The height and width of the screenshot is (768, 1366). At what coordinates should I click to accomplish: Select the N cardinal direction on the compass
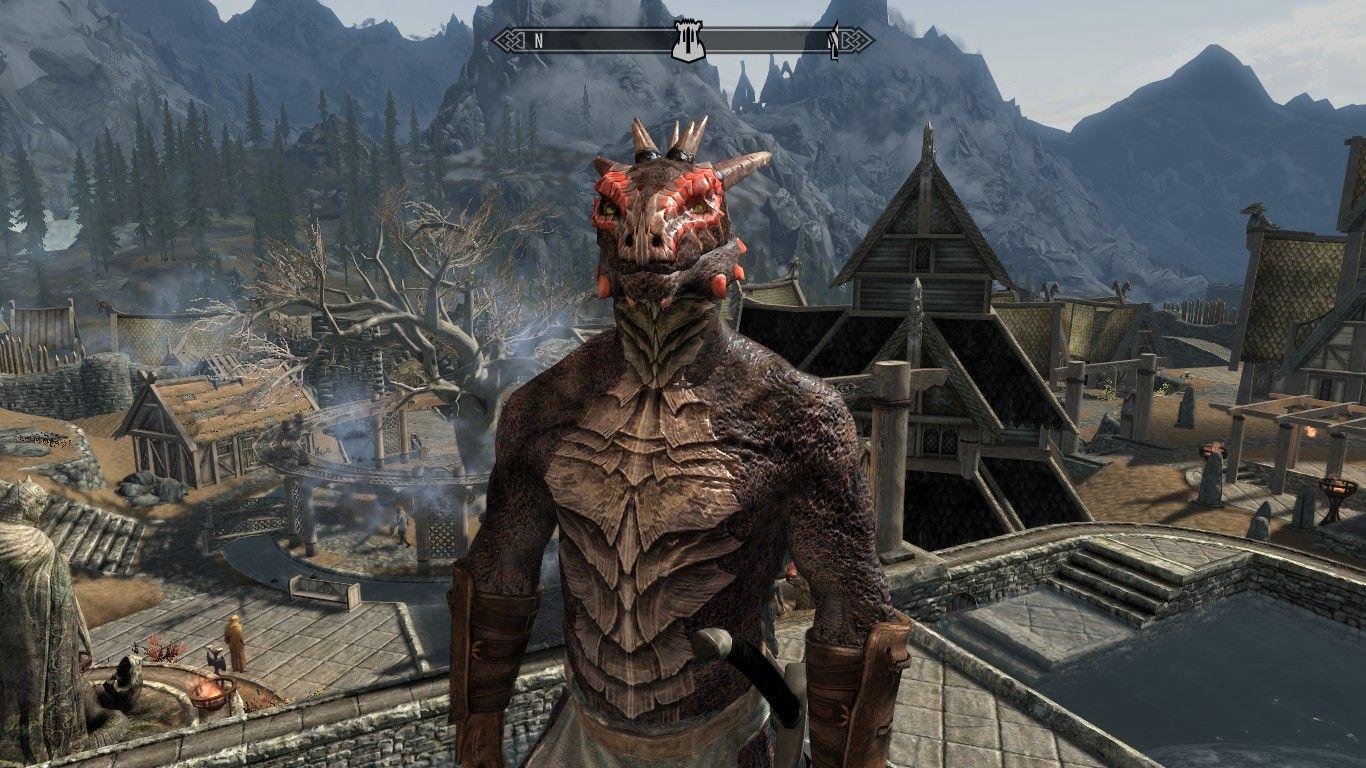coord(539,40)
